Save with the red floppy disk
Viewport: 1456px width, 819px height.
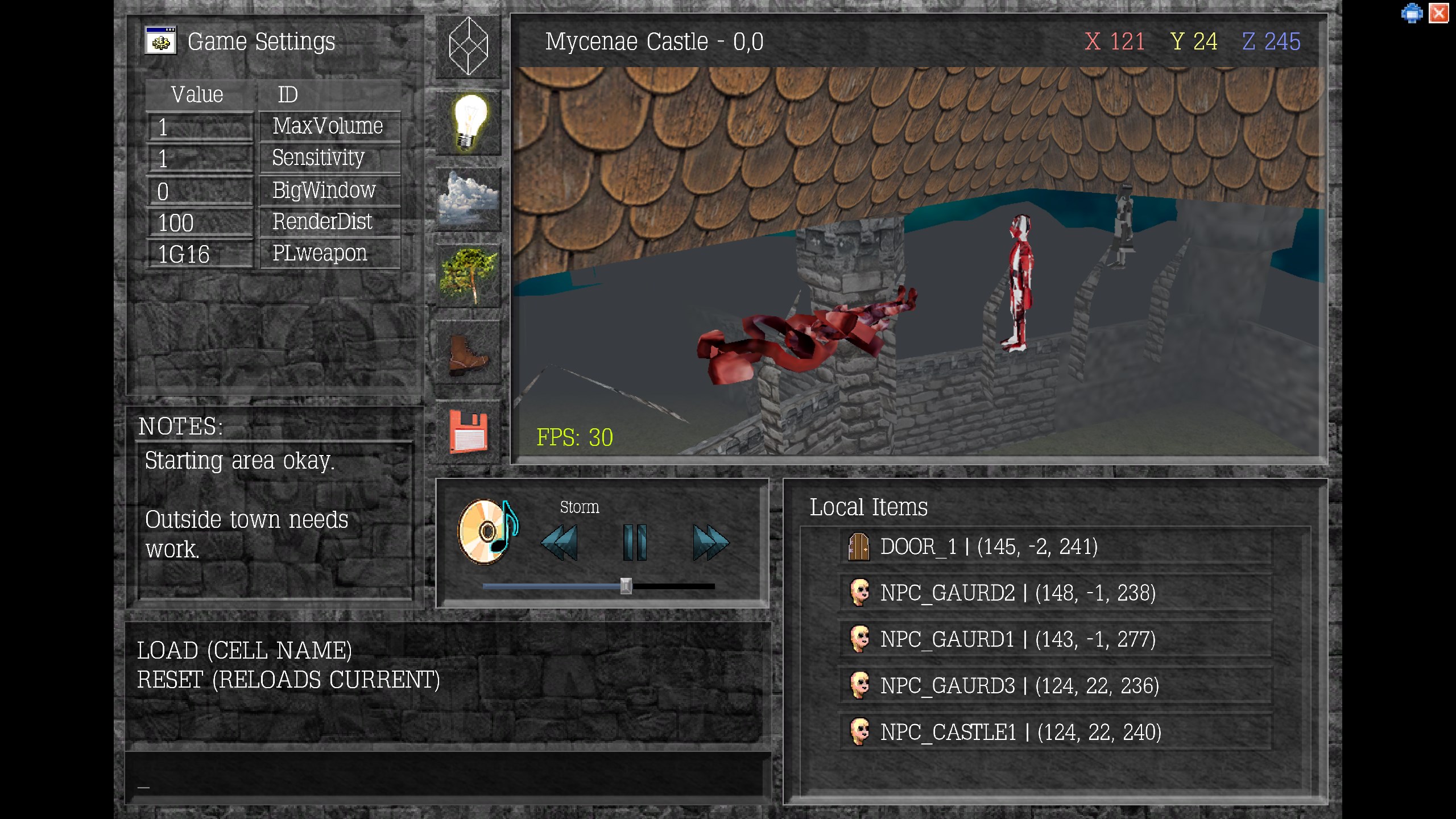point(468,431)
